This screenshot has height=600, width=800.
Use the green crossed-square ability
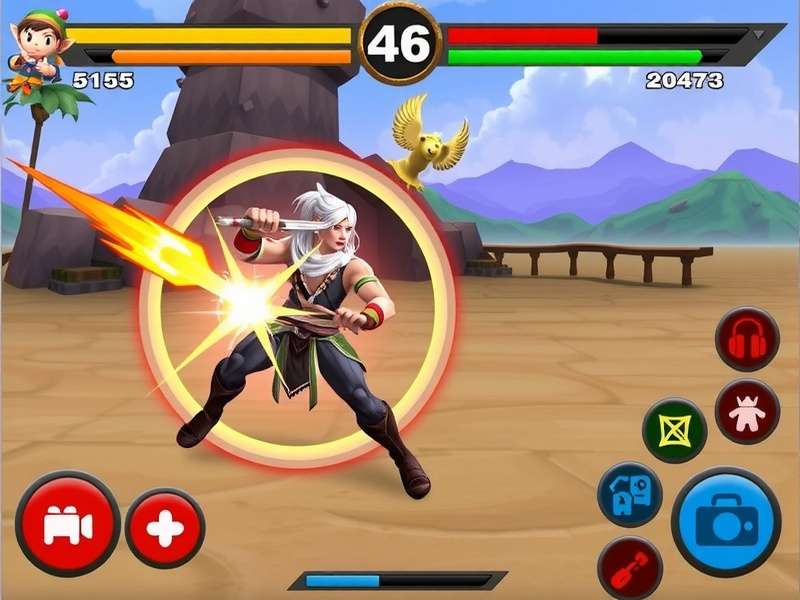[x=674, y=431]
